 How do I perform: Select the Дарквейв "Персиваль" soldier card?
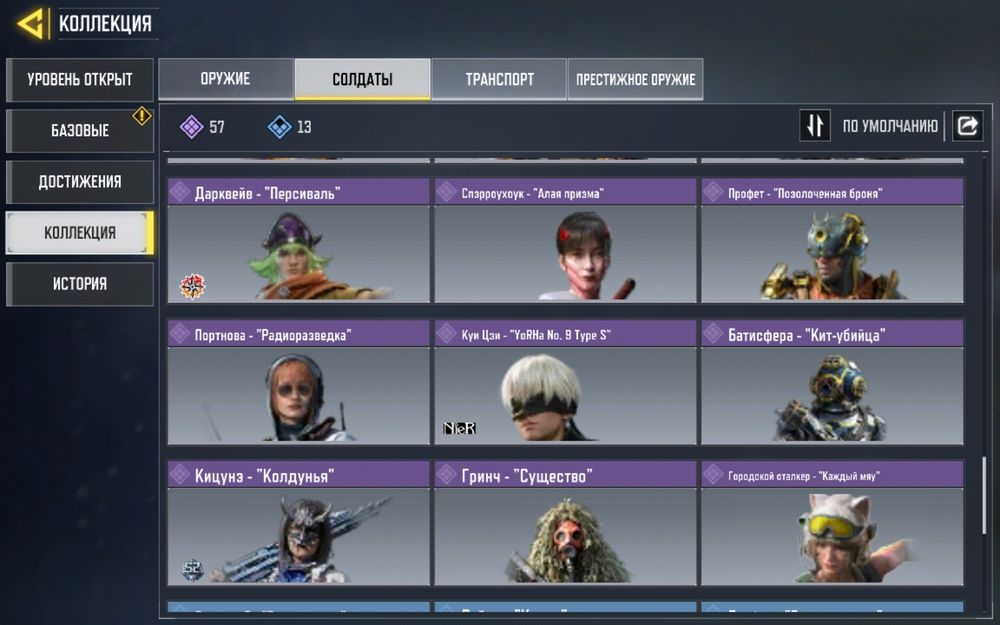click(298, 241)
